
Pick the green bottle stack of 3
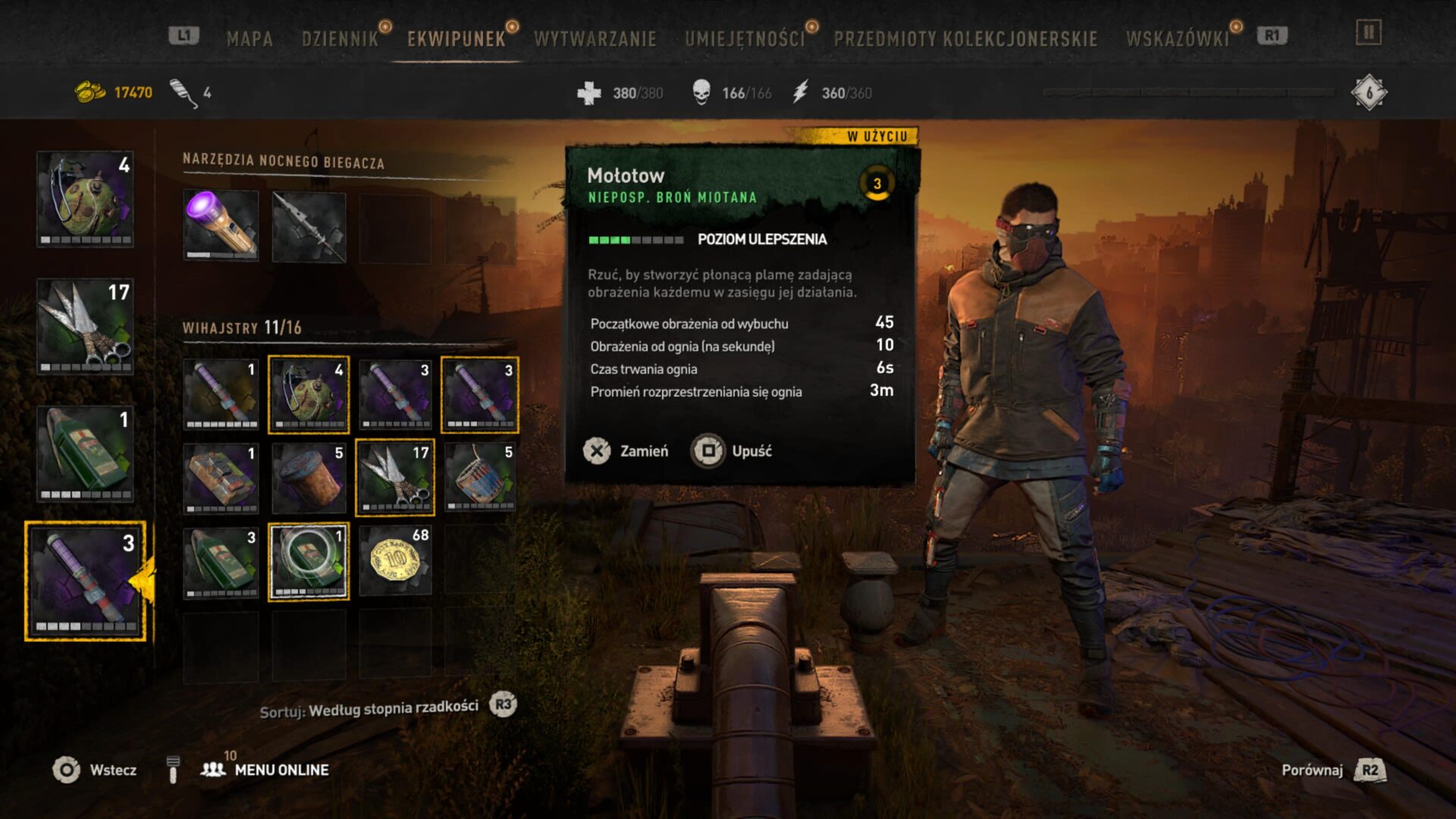point(221,561)
